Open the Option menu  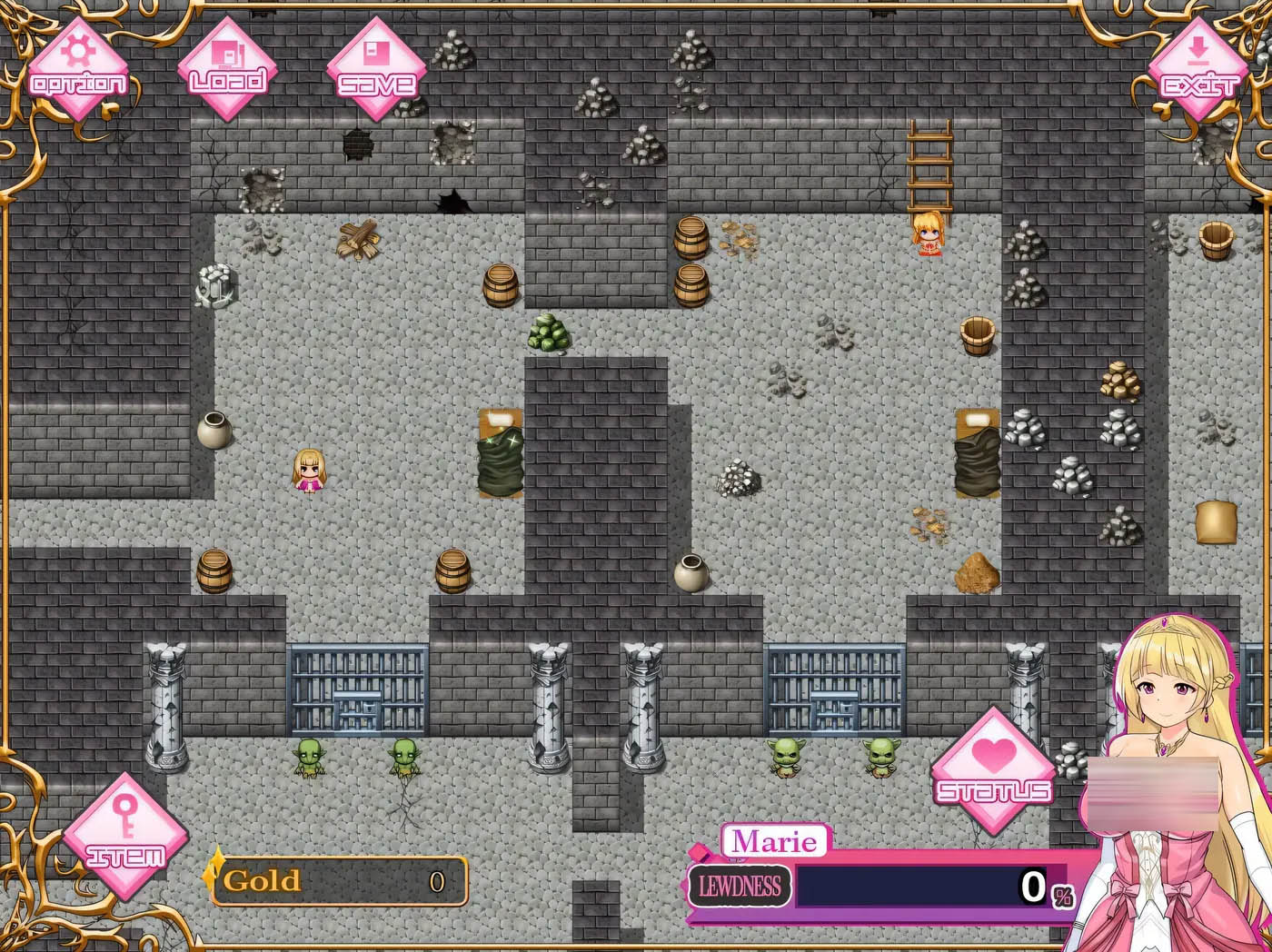point(79,69)
